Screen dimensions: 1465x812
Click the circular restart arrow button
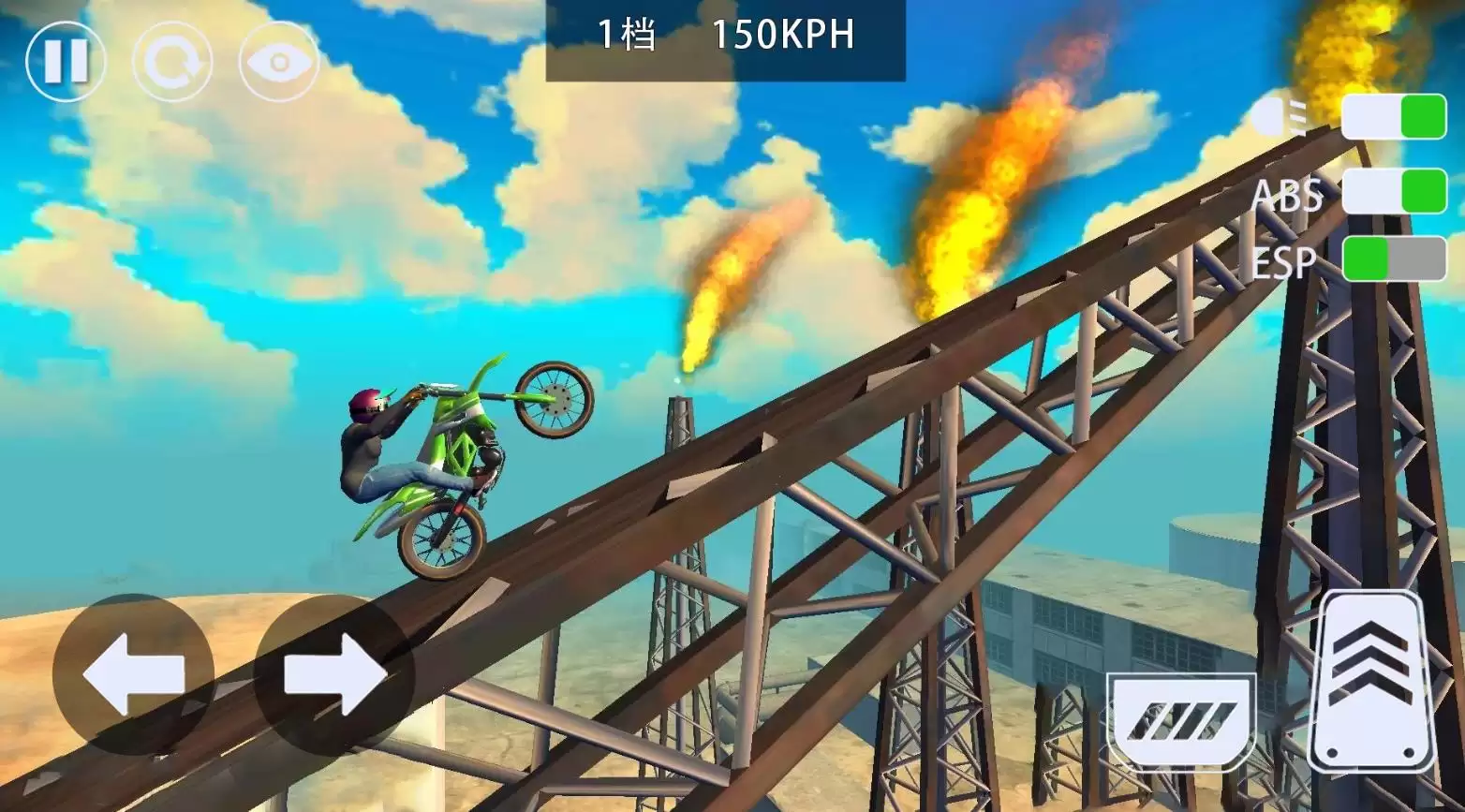(x=172, y=62)
